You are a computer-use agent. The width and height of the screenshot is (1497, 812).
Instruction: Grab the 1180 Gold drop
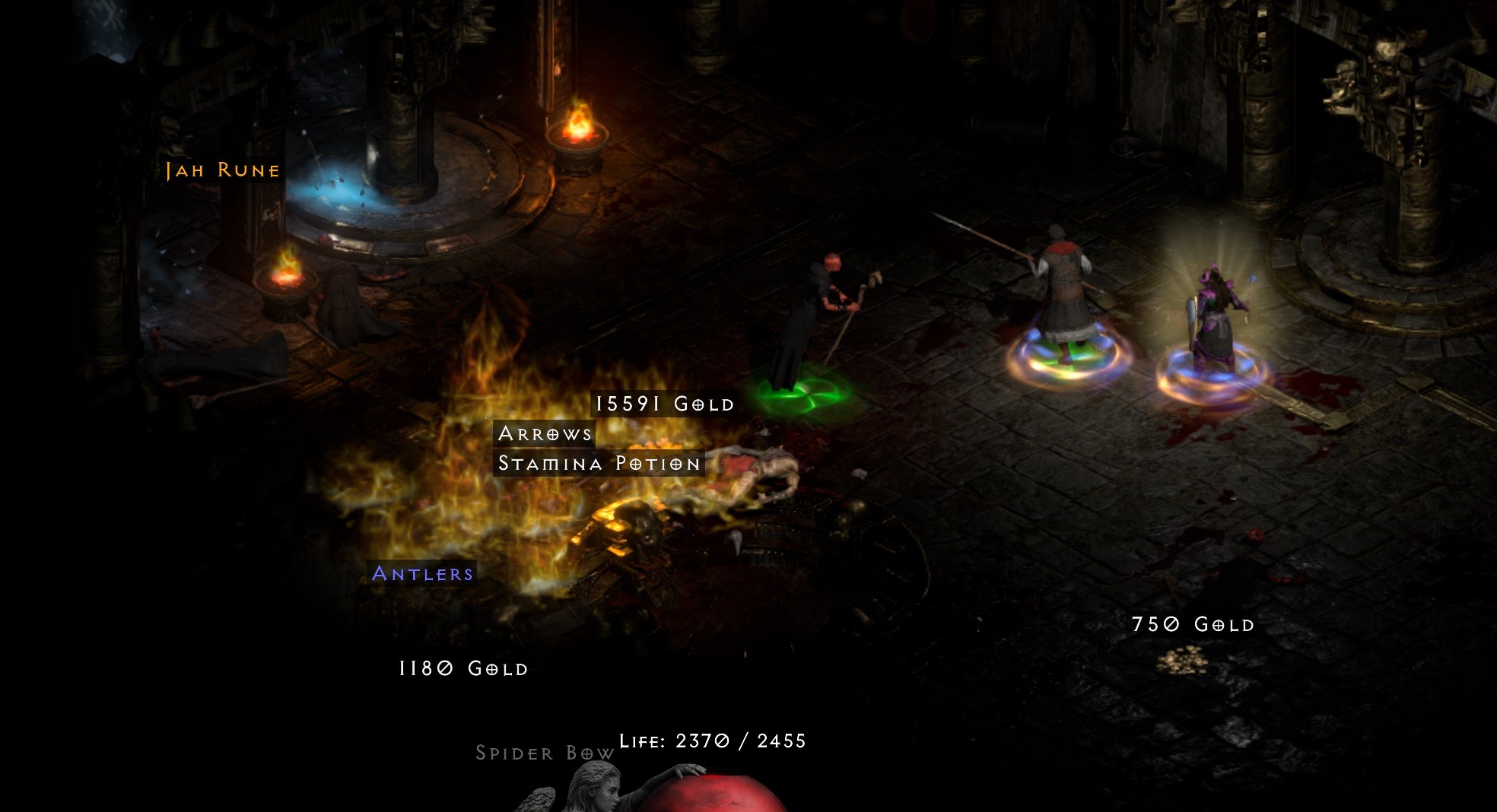pos(462,669)
